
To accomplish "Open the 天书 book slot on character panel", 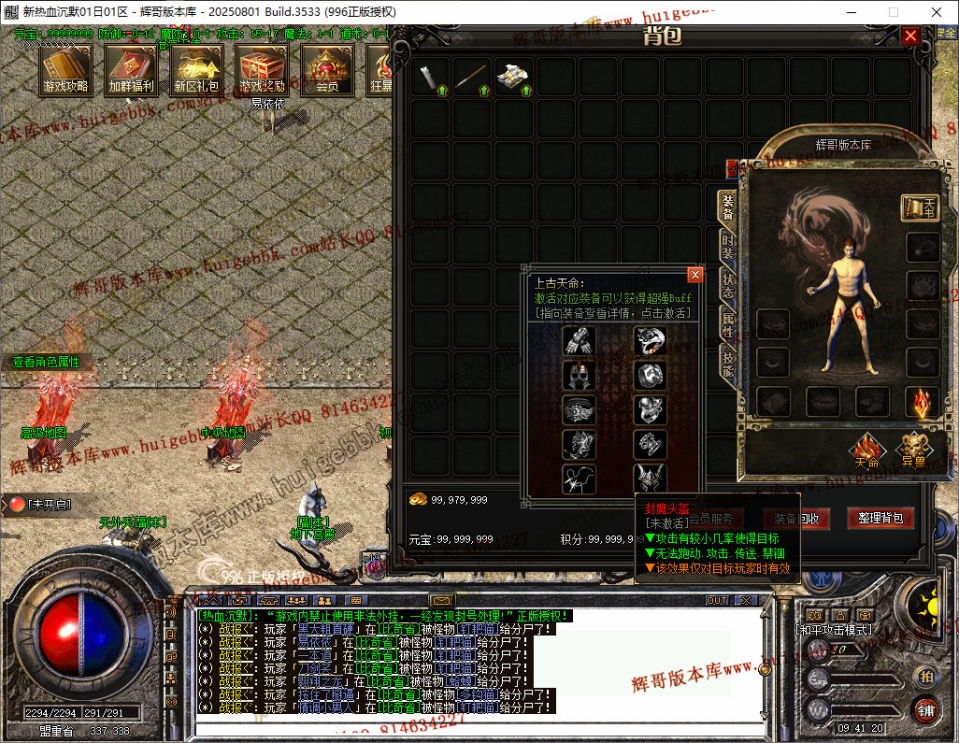I will pos(920,207).
